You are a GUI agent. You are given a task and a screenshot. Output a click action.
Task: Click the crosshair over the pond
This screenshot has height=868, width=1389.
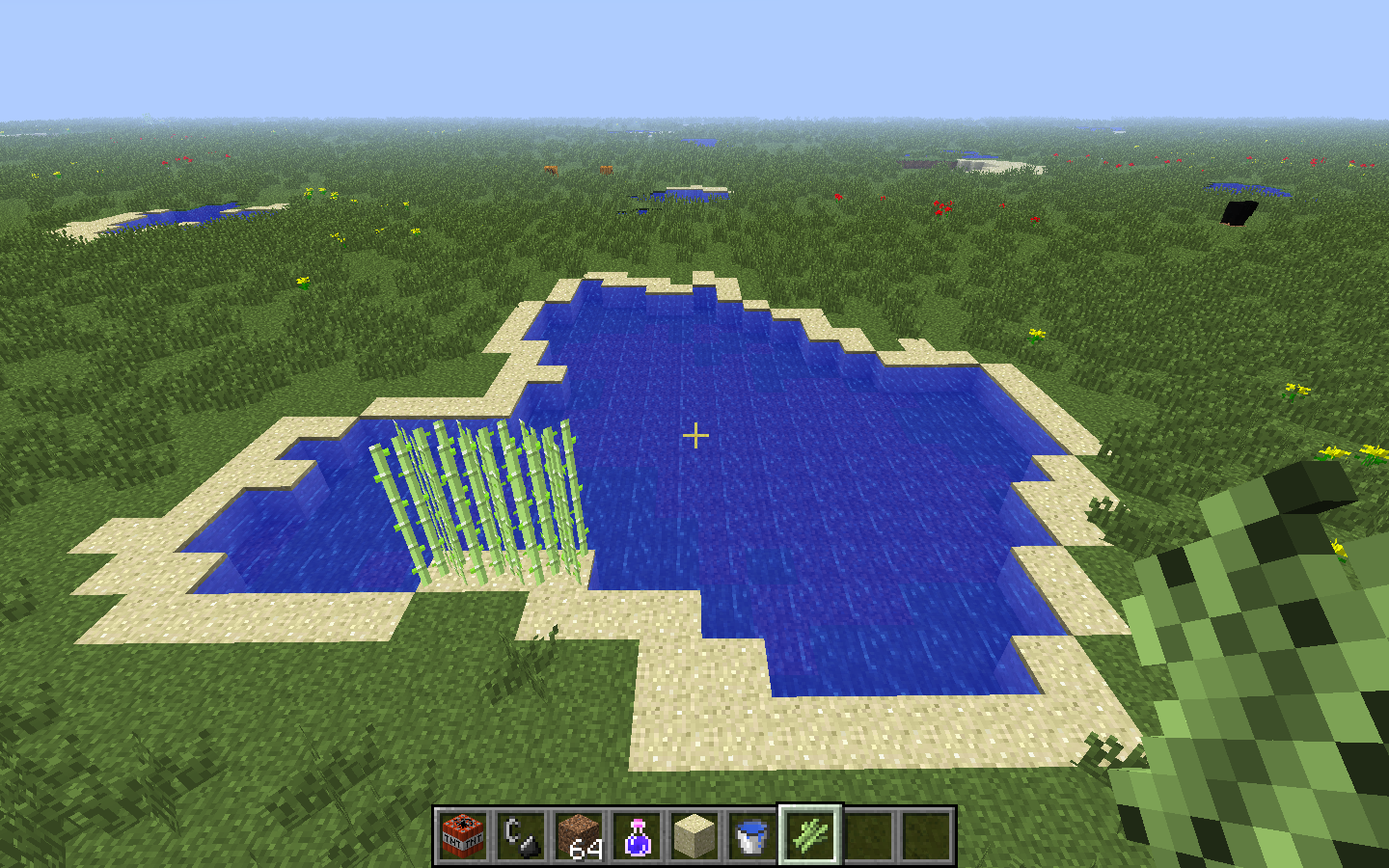click(694, 436)
